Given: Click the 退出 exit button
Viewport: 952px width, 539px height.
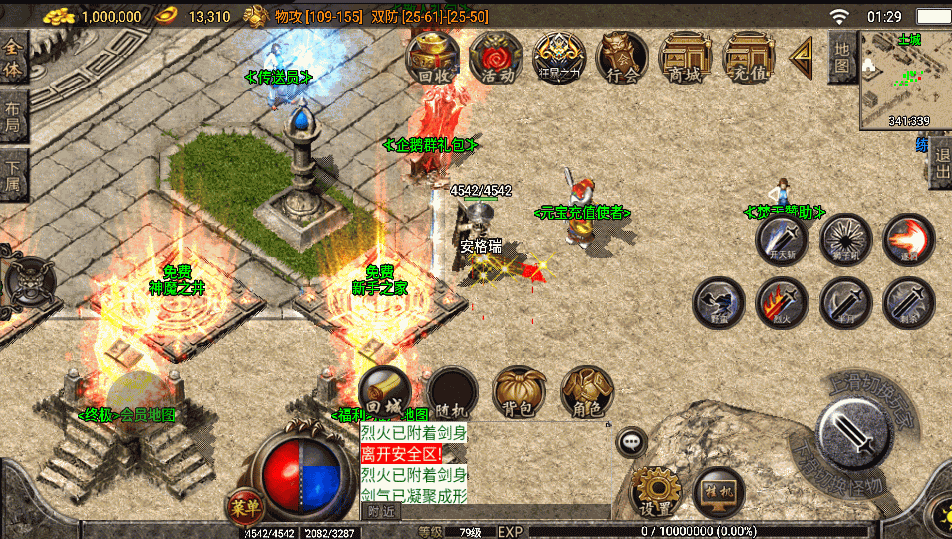Looking at the screenshot, I should click(940, 163).
